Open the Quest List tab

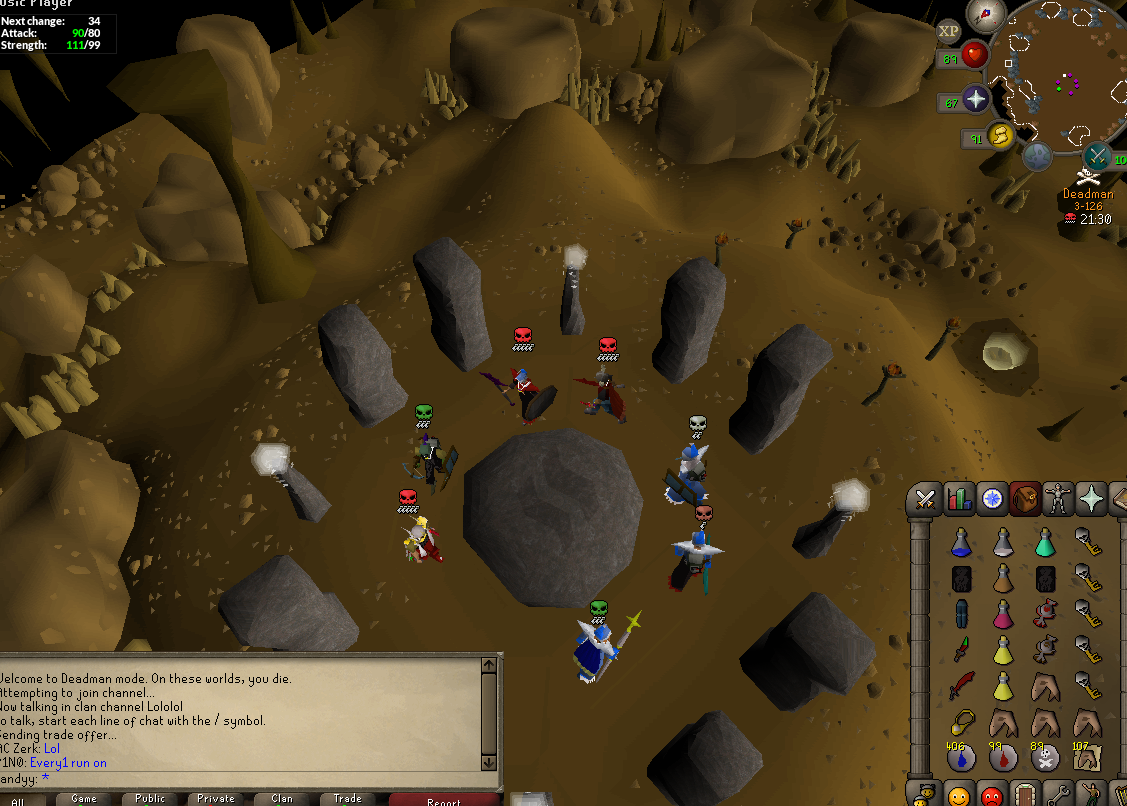click(x=992, y=498)
